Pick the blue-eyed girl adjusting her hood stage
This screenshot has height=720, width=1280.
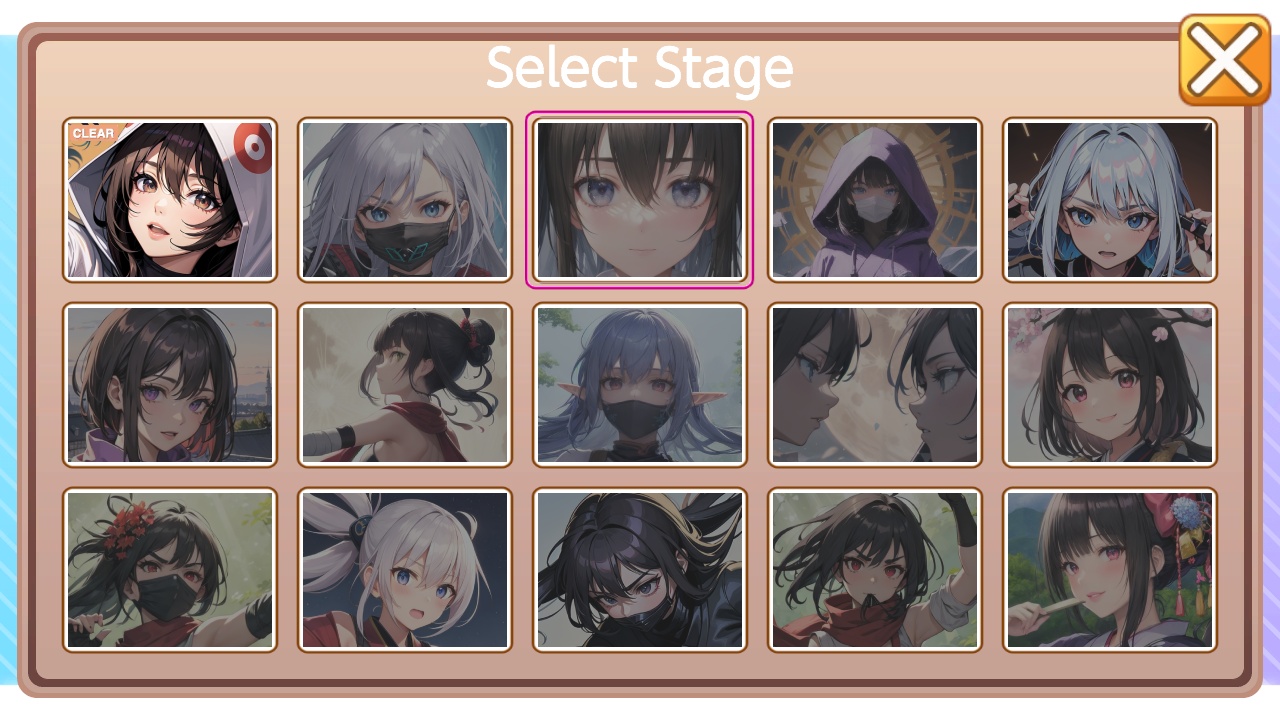point(1109,198)
